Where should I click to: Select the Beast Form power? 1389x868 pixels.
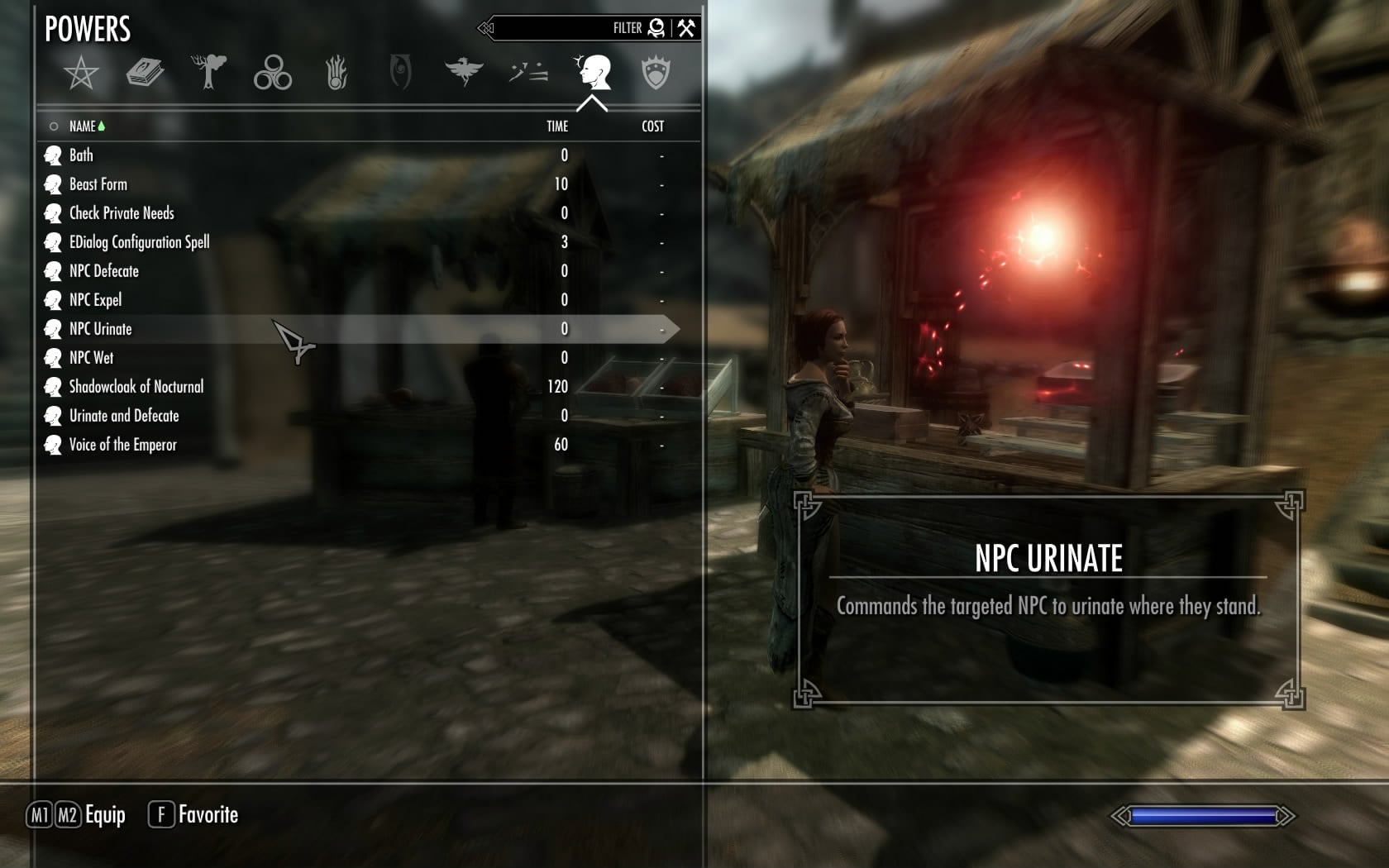tap(98, 184)
